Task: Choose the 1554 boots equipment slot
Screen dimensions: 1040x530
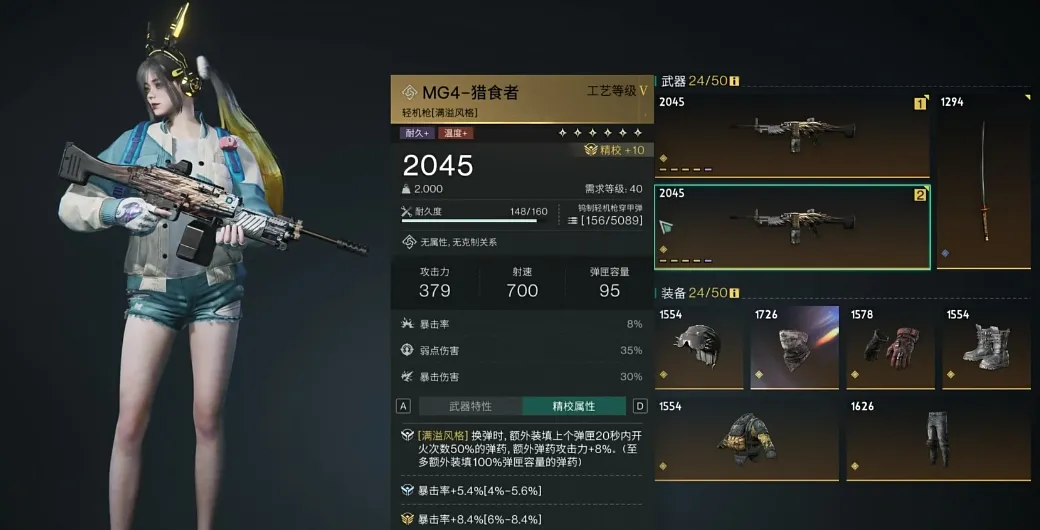Action: point(985,347)
